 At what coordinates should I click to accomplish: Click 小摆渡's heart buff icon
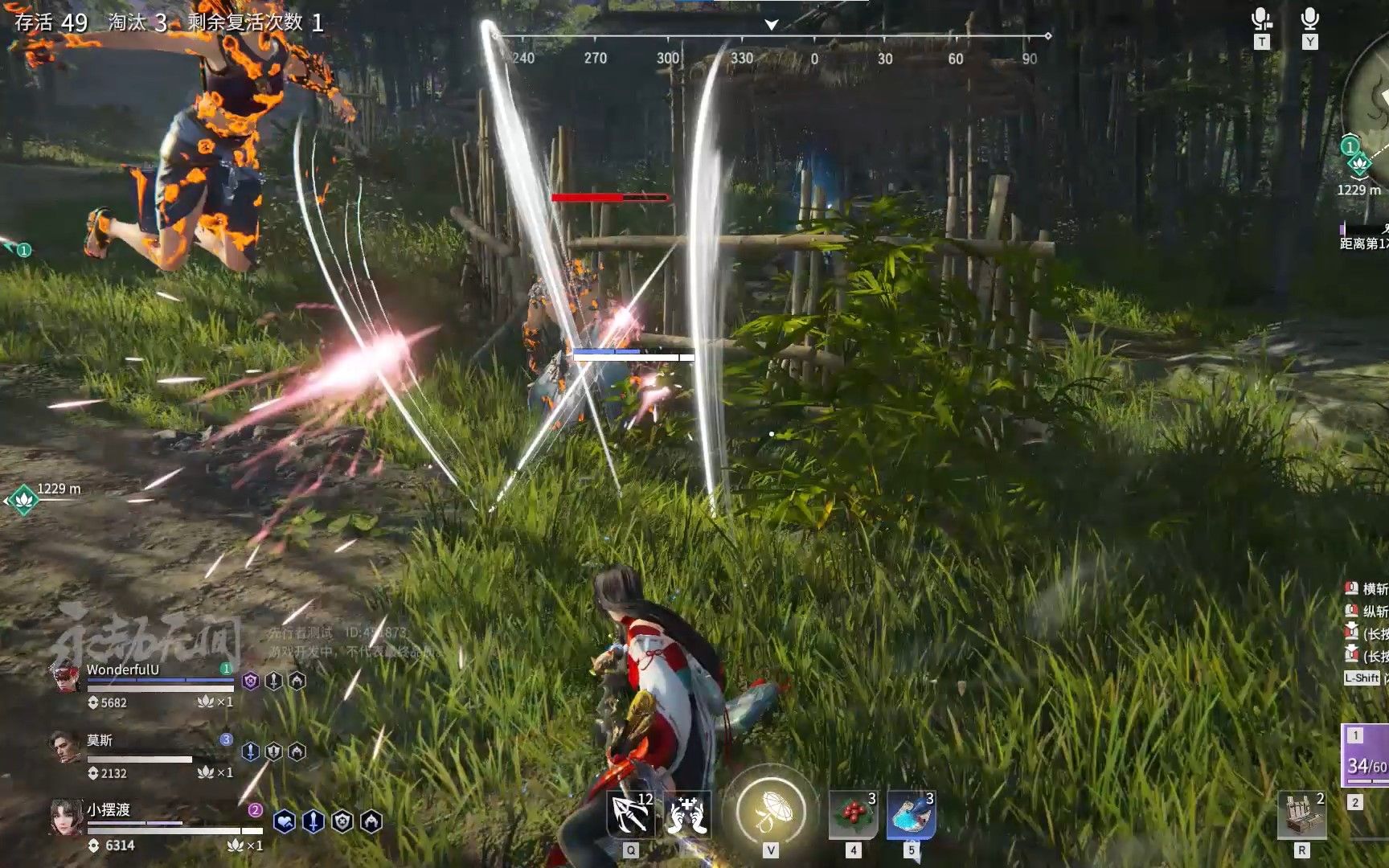click(285, 821)
